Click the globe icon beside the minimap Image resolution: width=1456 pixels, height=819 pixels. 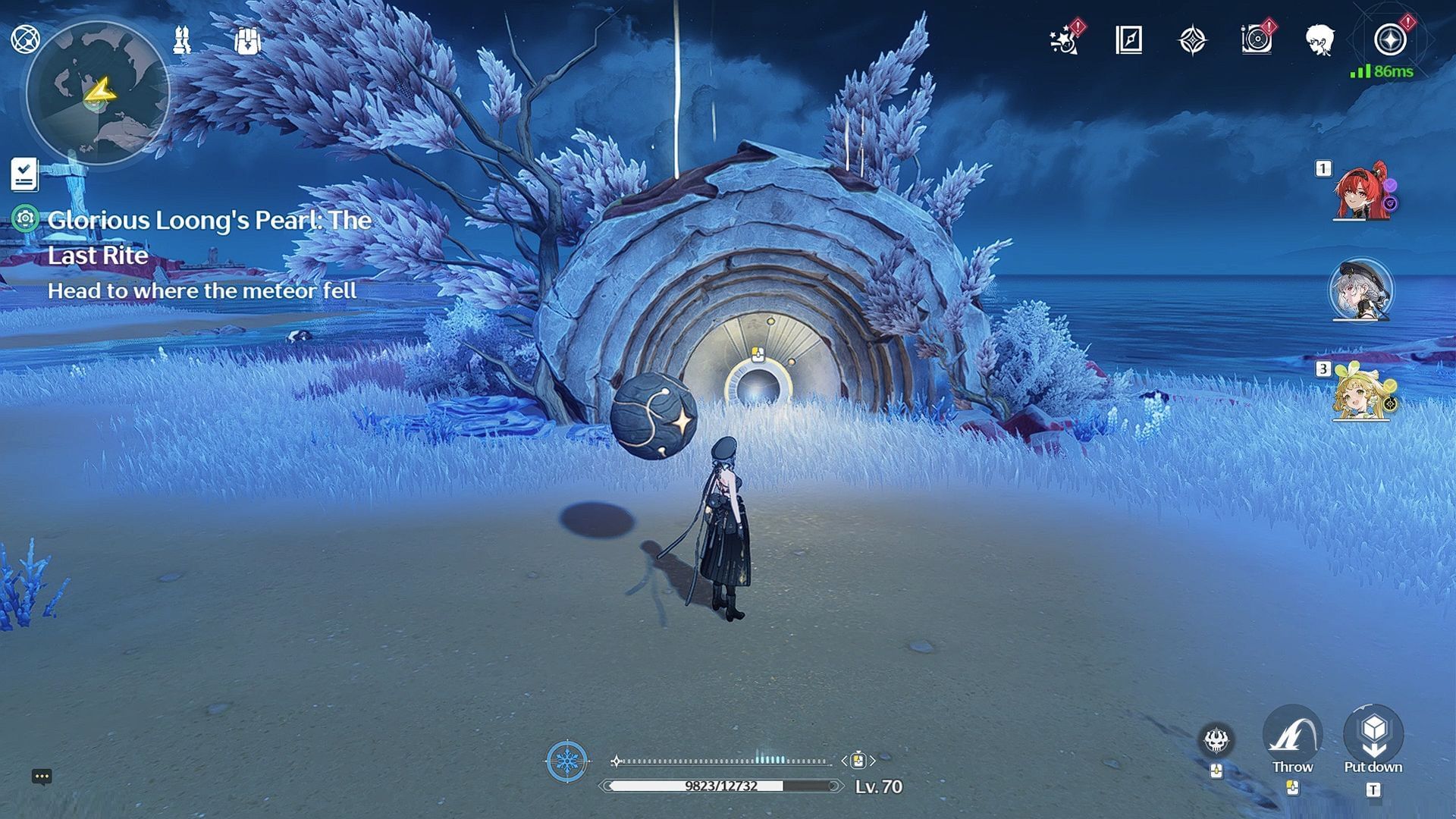25,39
